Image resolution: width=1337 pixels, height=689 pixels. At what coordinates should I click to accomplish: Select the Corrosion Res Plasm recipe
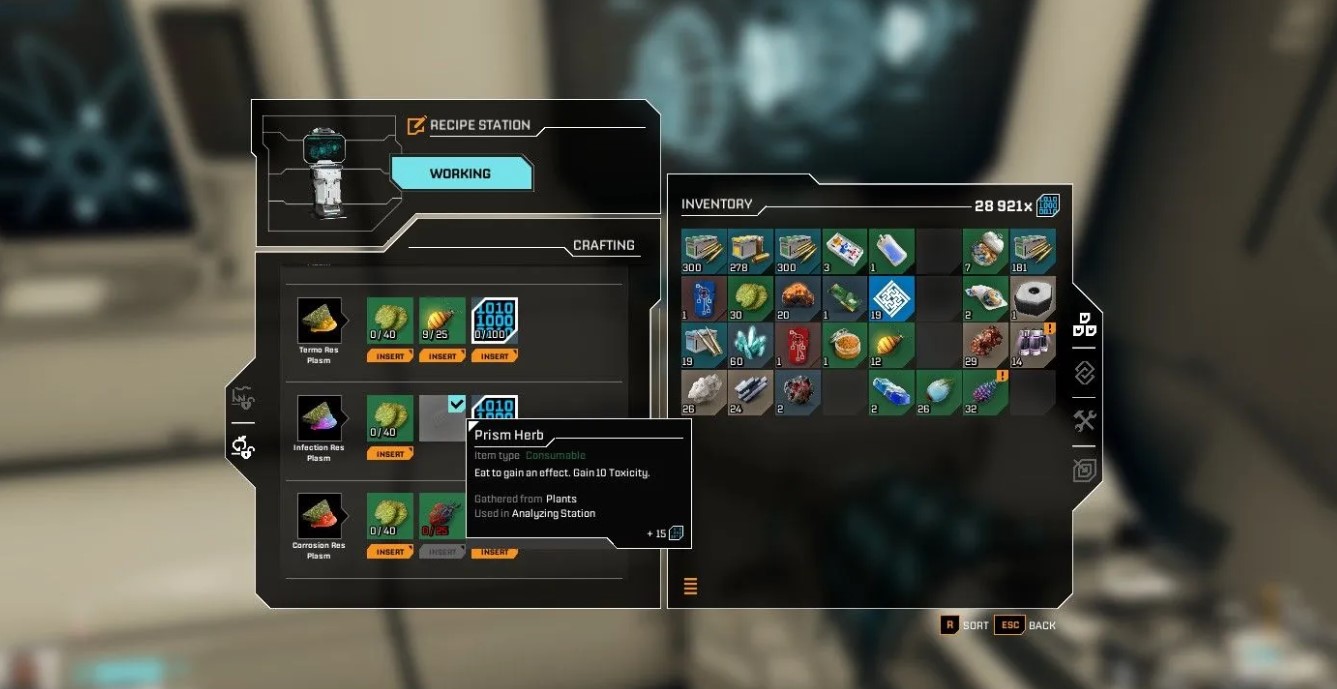(x=319, y=516)
